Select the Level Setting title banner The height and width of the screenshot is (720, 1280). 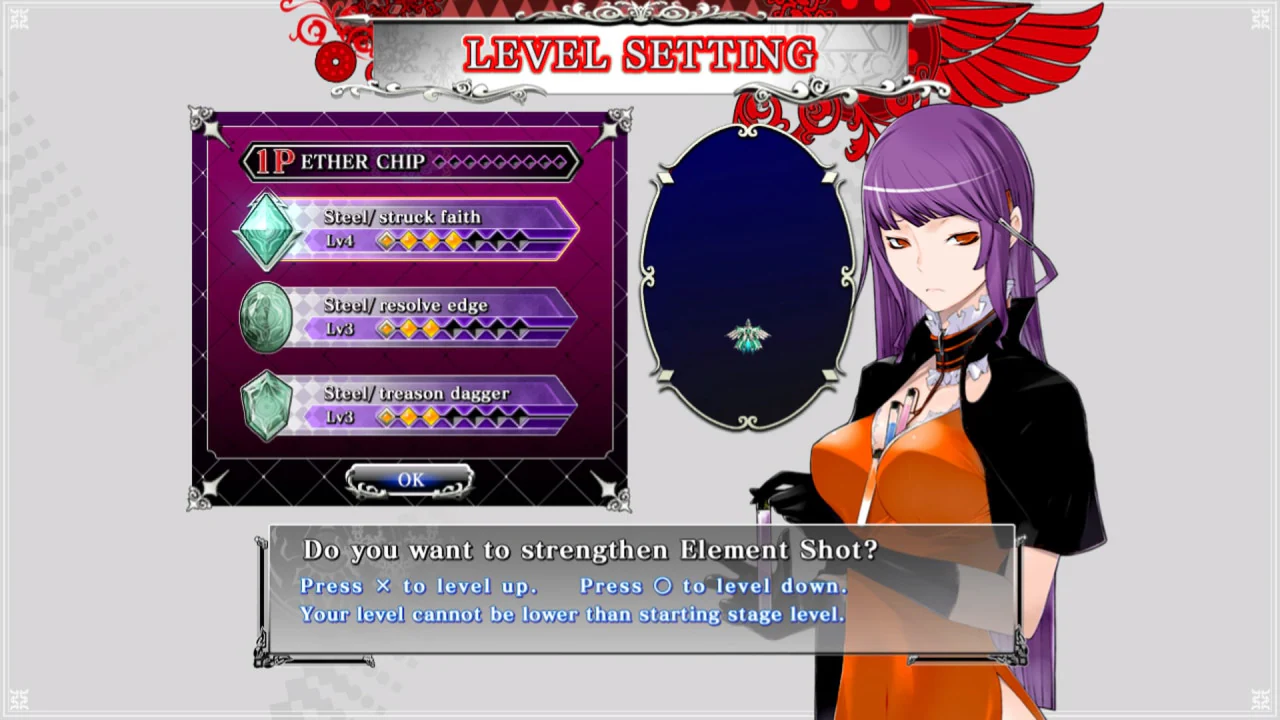pos(638,54)
